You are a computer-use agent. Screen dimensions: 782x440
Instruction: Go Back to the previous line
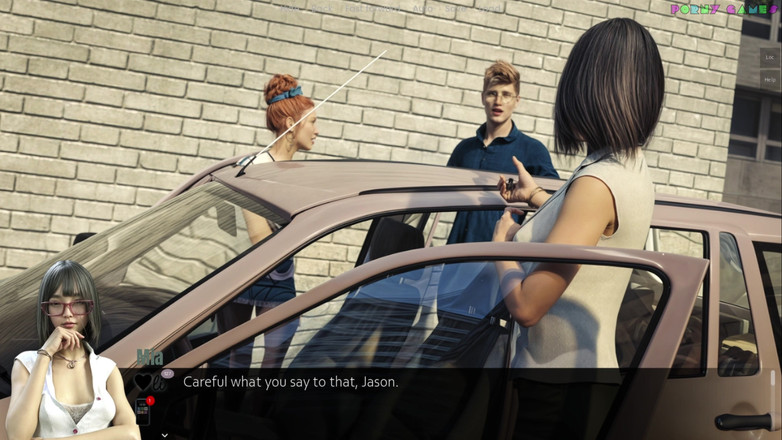point(321,8)
